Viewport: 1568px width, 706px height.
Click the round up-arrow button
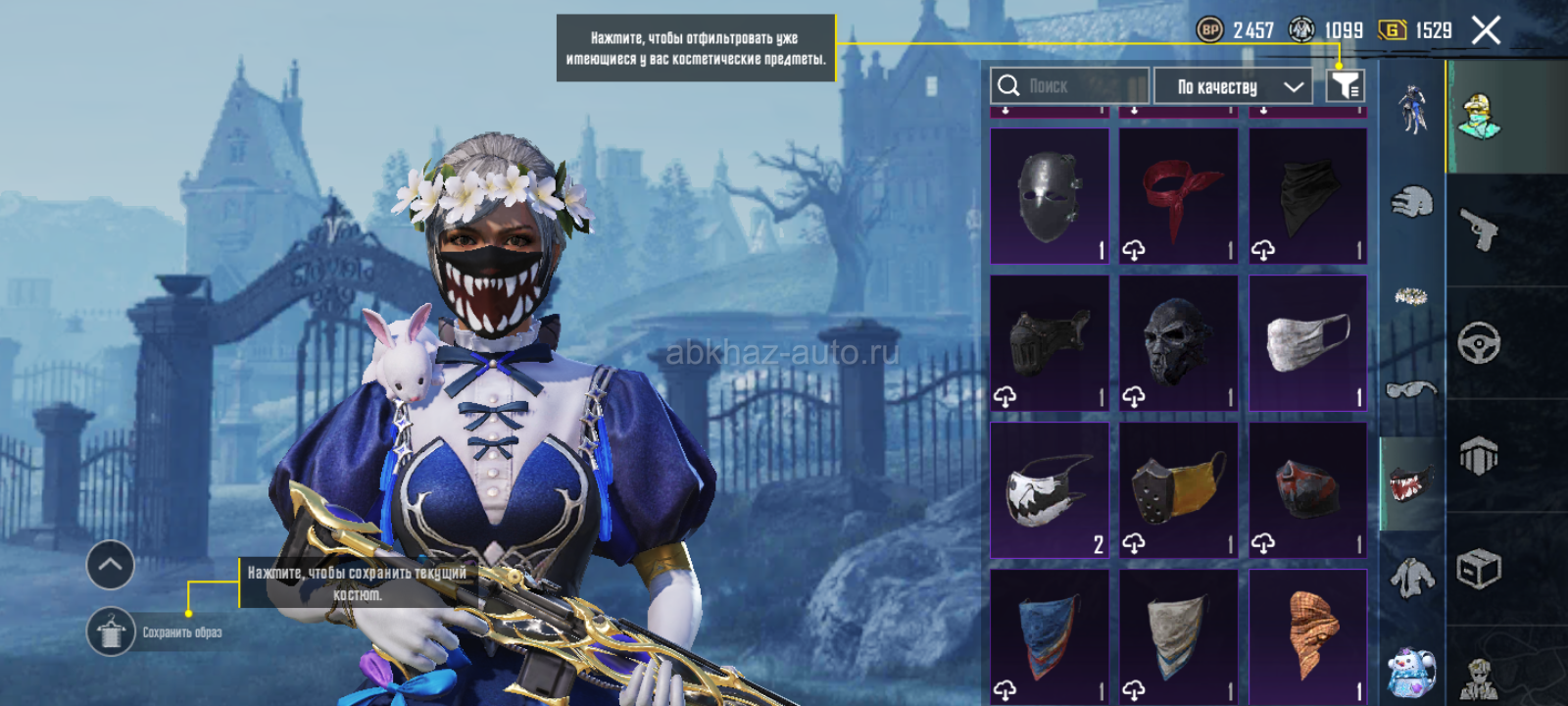pyautogui.click(x=111, y=565)
